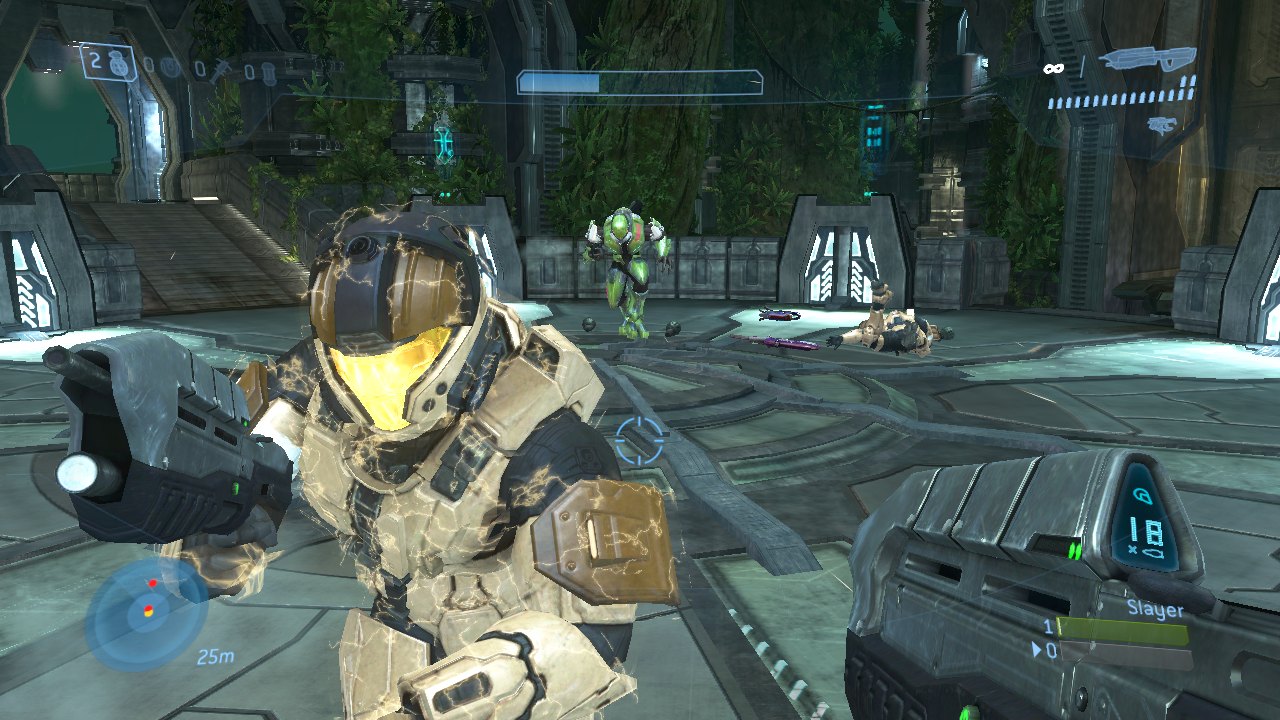The width and height of the screenshot is (1280, 720).
Task: Select the frag grenade icon
Action: (x=120, y=63)
